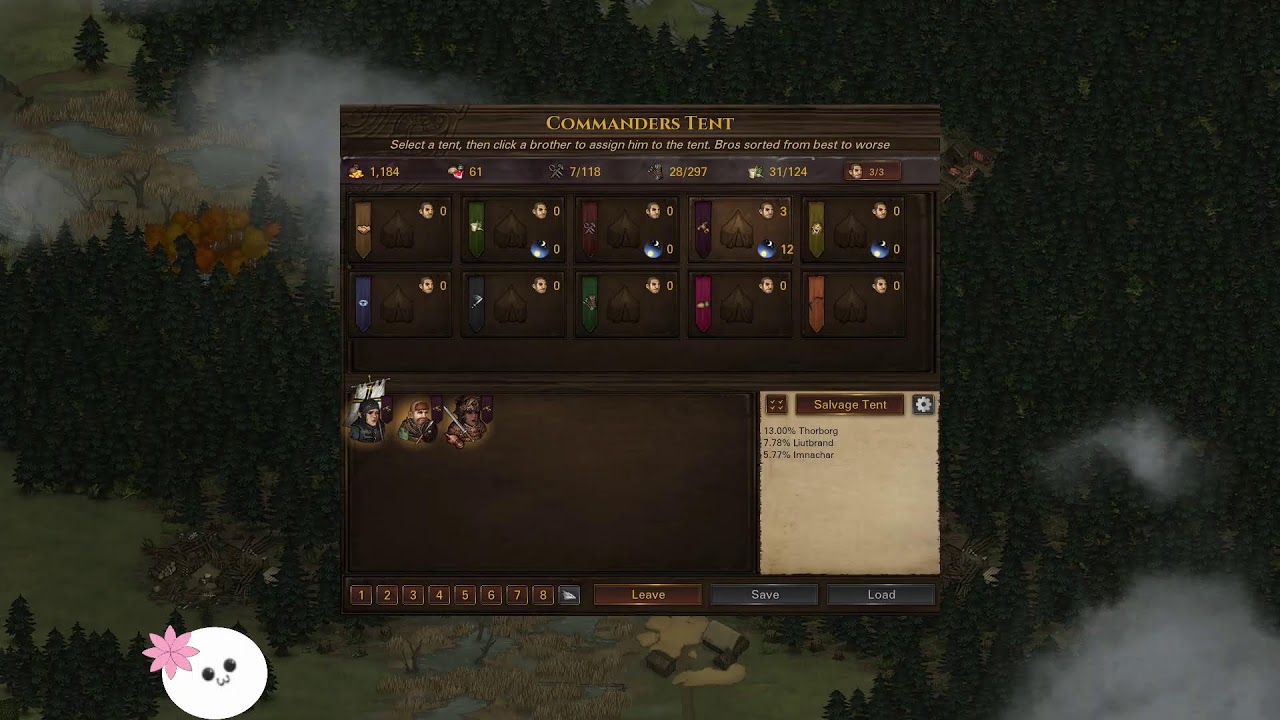Toggle the double-chevron sort button
The height and width of the screenshot is (720, 1280).
coord(776,405)
